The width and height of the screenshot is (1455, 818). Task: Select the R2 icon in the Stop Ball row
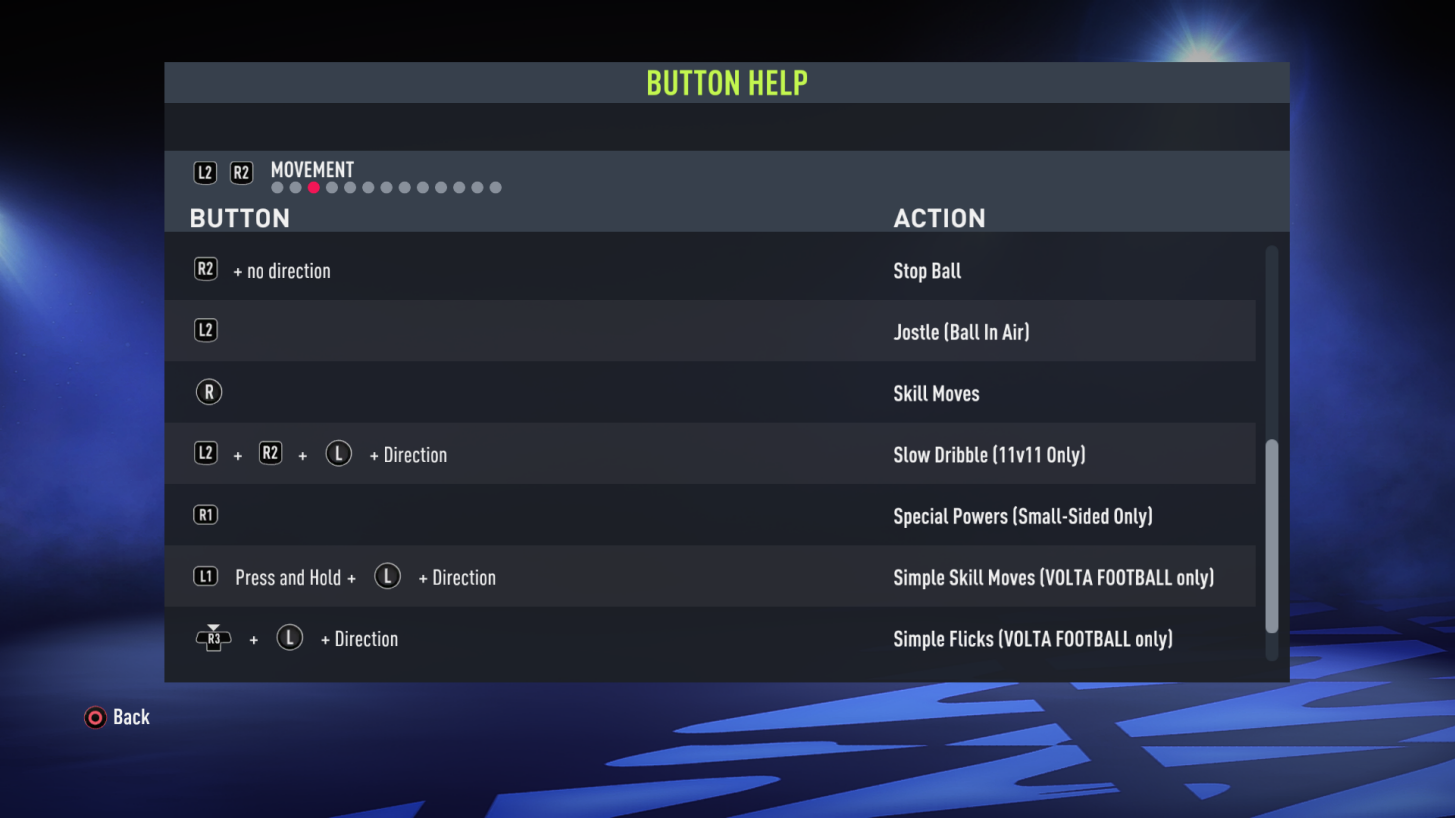[205, 269]
